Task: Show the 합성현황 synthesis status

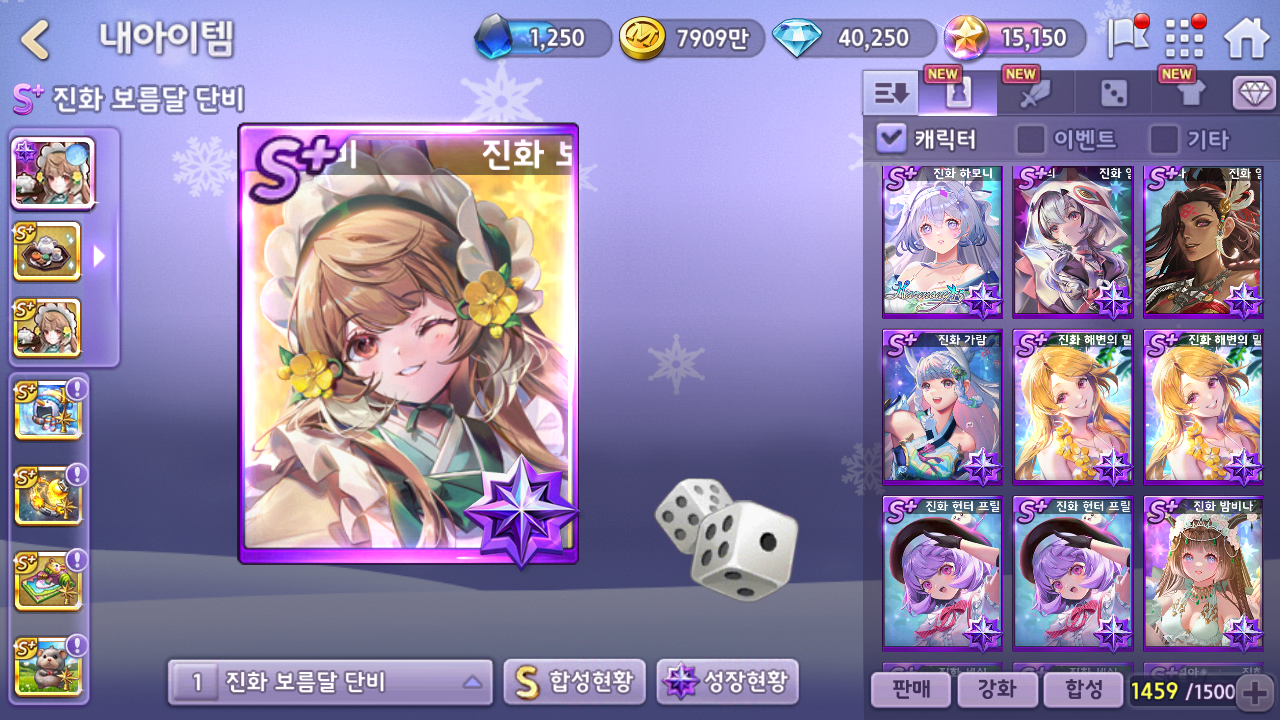Action: (x=574, y=683)
